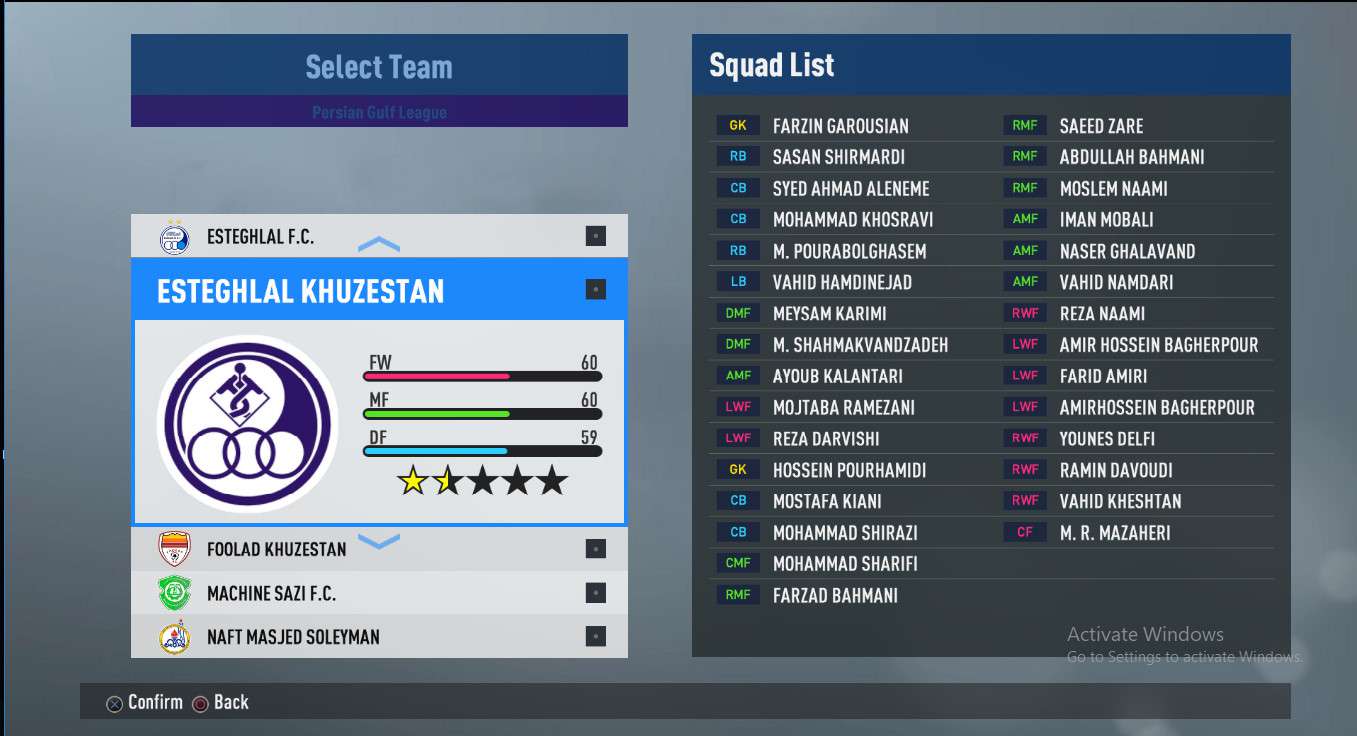Click Hossein Pourhamidi squad row
This screenshot has width=1357, height=736.
pyautogui.click(x=849, y=470)
